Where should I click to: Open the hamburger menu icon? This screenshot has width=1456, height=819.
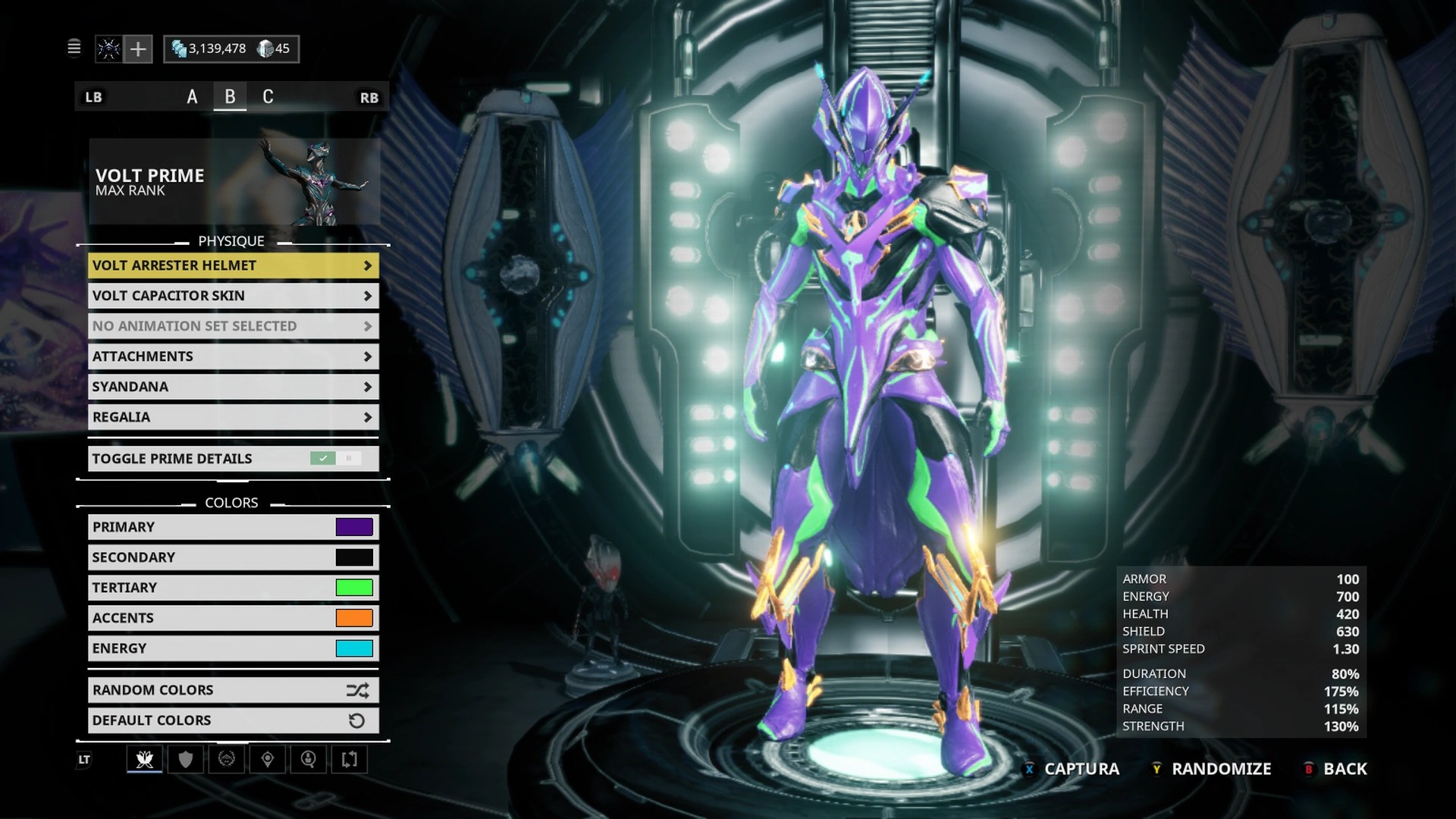point(74,49)
